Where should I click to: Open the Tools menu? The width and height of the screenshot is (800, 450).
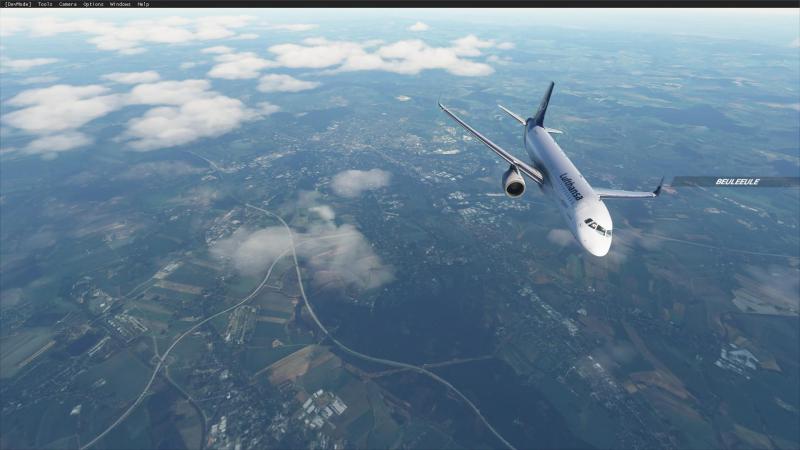(x=45, y=4)
